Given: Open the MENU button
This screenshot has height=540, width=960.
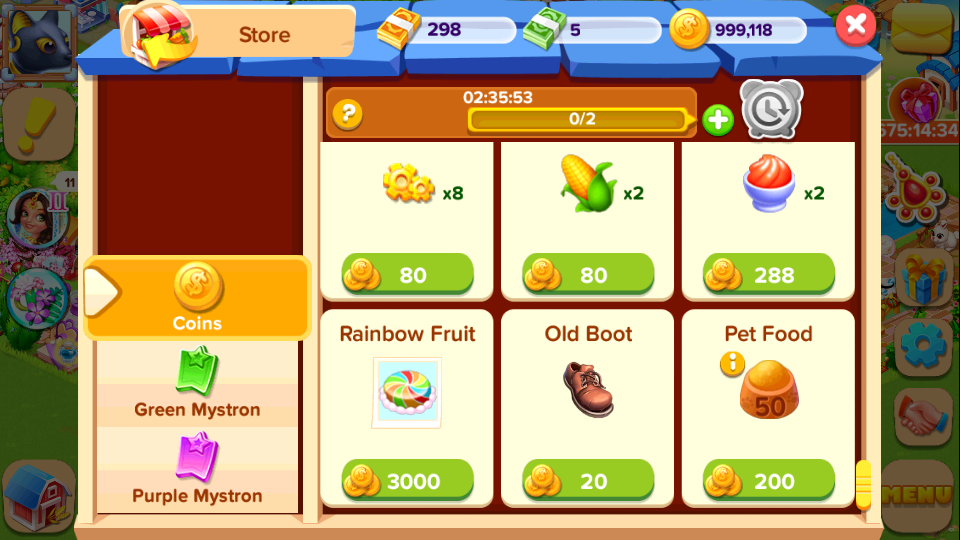Looking at the screenshot, I should (x=918, y=494).
